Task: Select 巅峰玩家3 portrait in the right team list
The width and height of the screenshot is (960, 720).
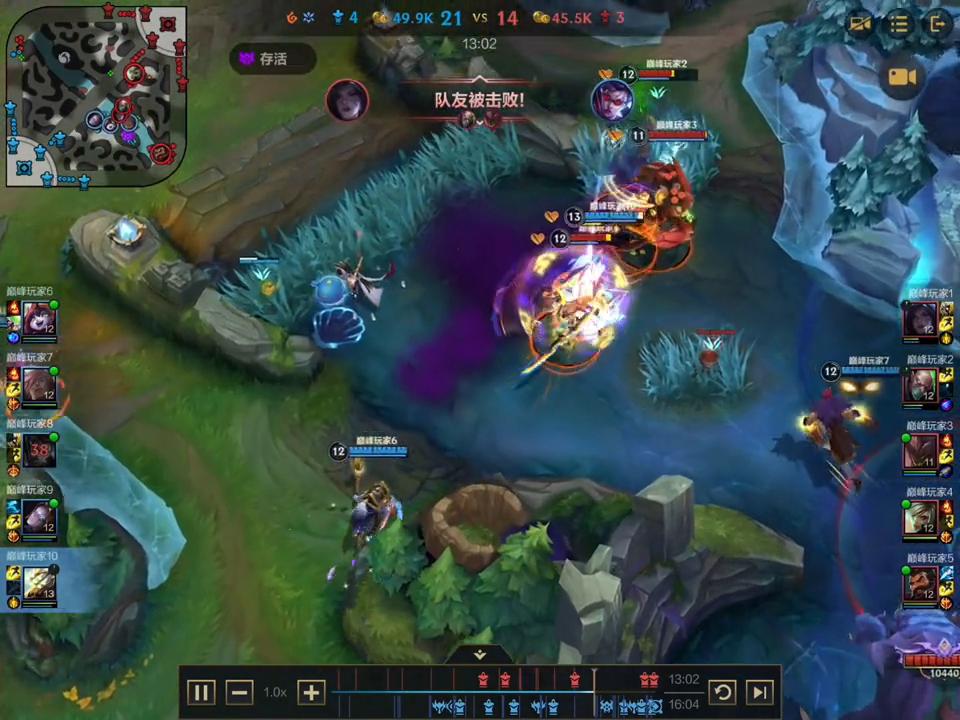Action: pyautogui.click(x=921, y=454)
